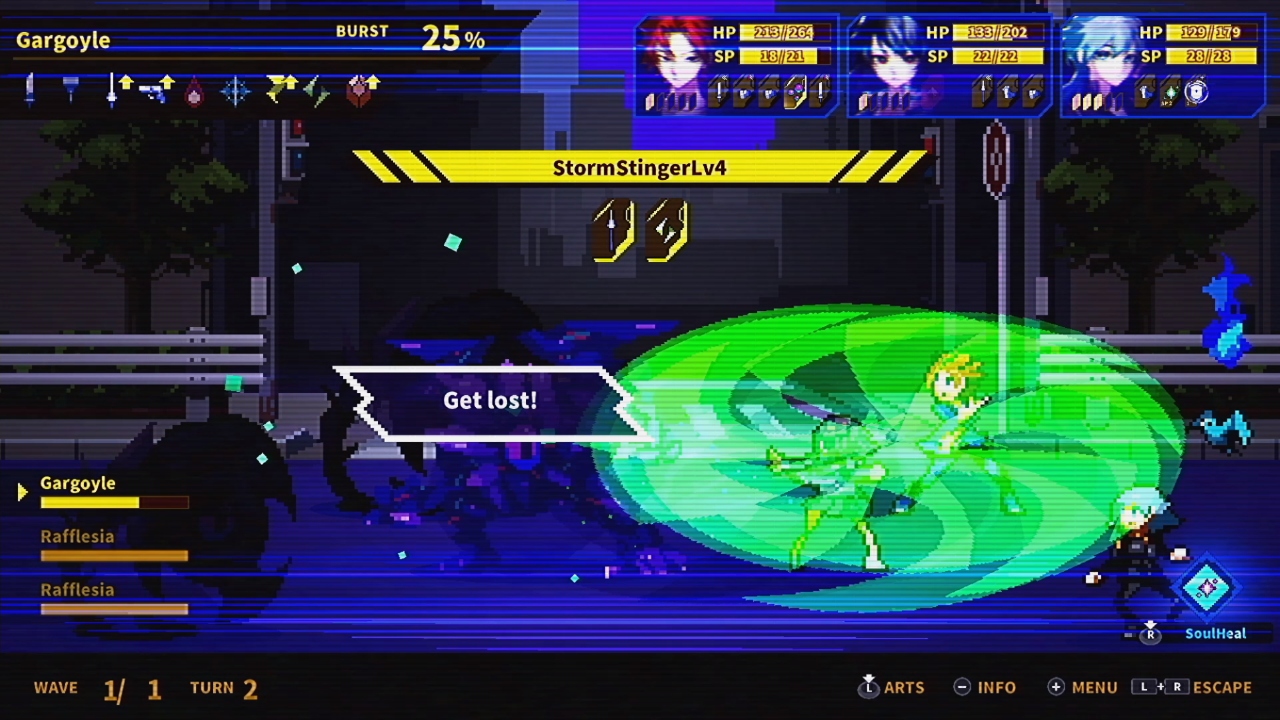
Task: Select the green heal skill icon on third character
Action: point(1171,92)
